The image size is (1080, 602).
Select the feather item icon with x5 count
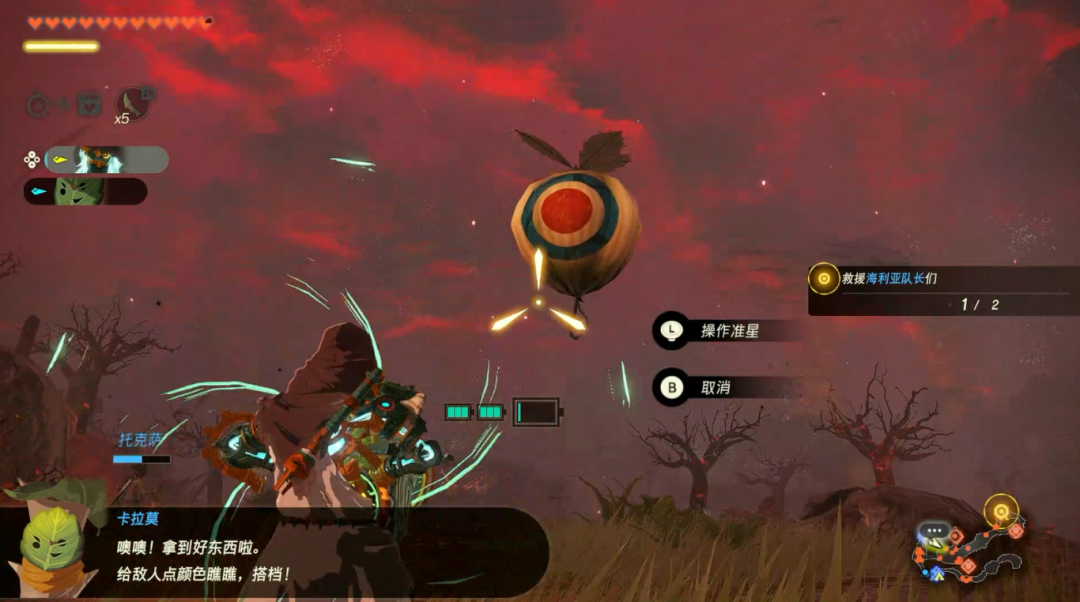pyautogui.click(x=133, y=103)
